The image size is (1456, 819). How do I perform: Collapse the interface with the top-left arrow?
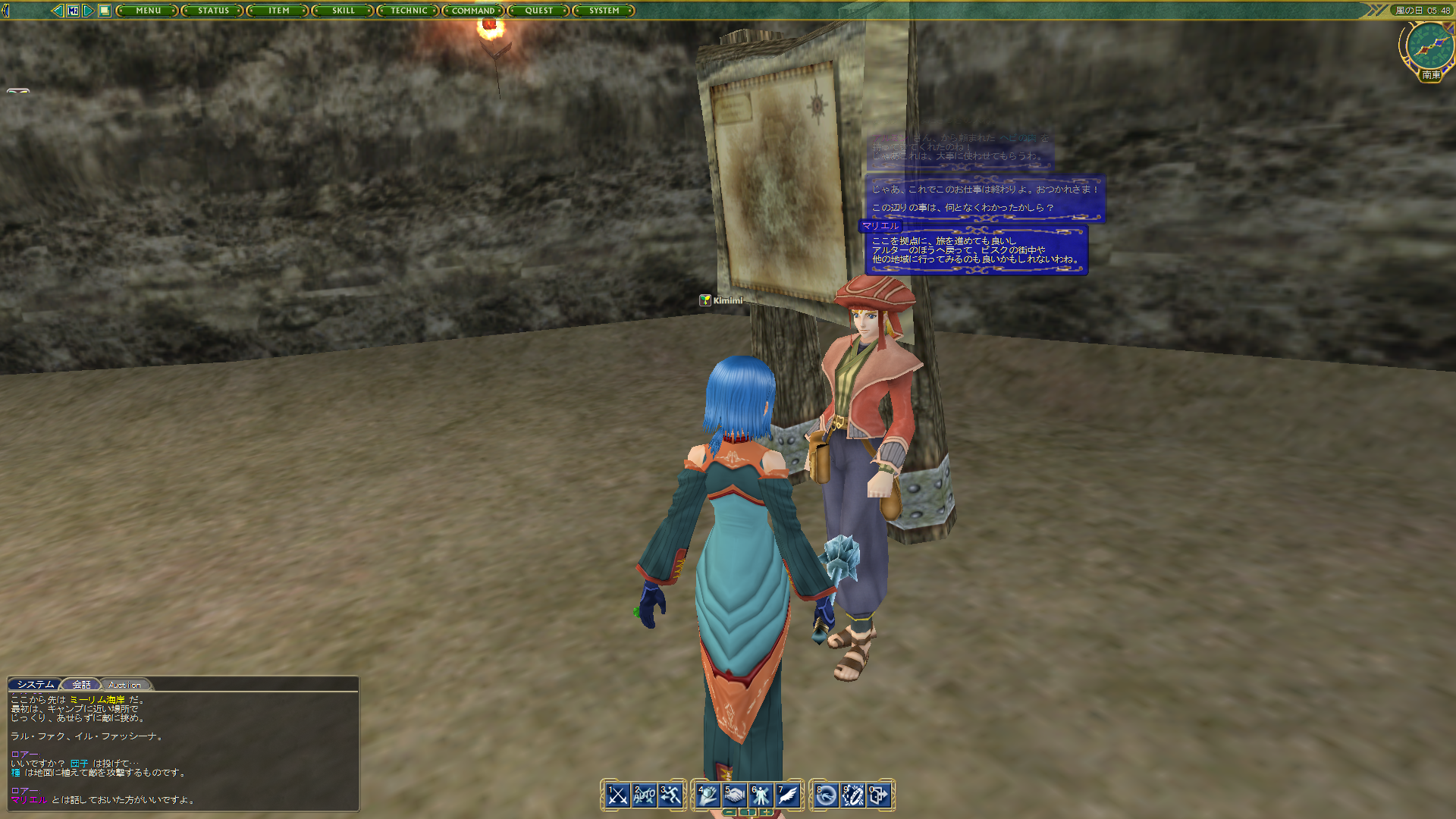5,10
